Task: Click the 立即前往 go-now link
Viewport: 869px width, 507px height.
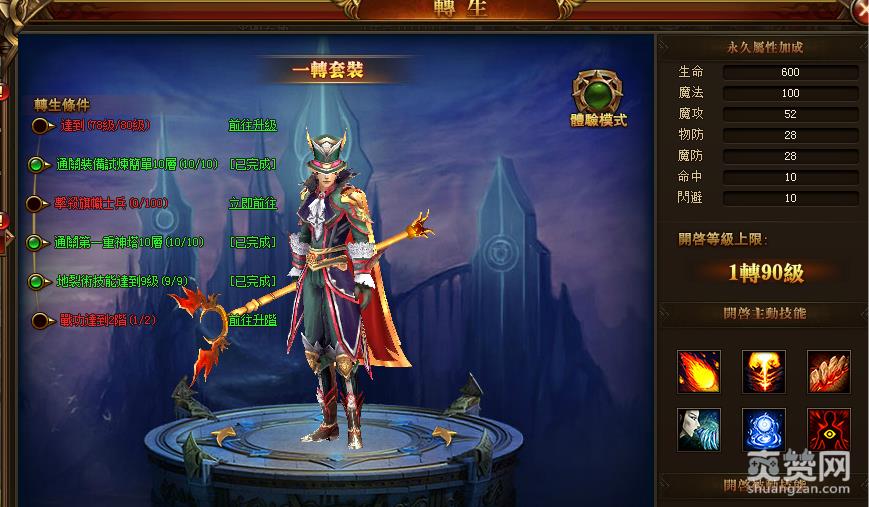Action: coord(252,203)
